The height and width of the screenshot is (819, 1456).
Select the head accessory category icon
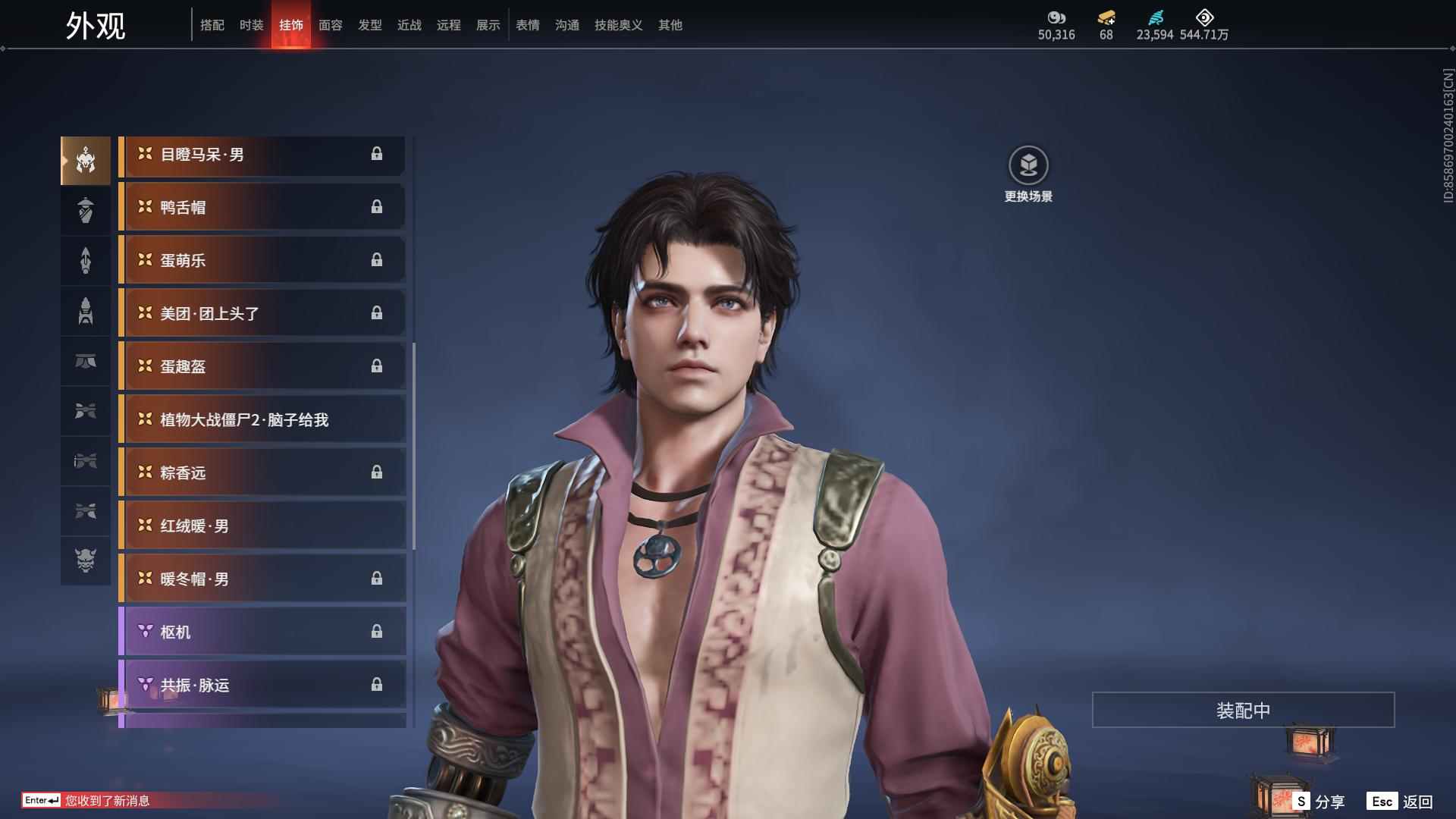[x=86, y=161]
